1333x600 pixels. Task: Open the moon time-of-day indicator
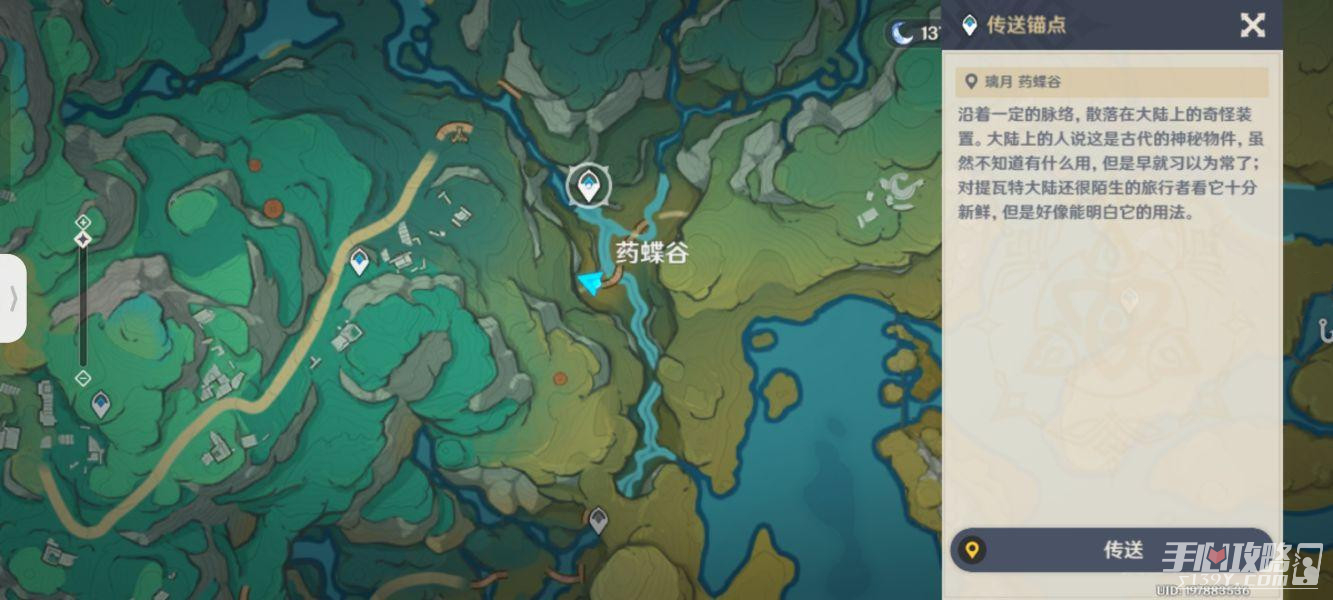[x=904, y=33]
